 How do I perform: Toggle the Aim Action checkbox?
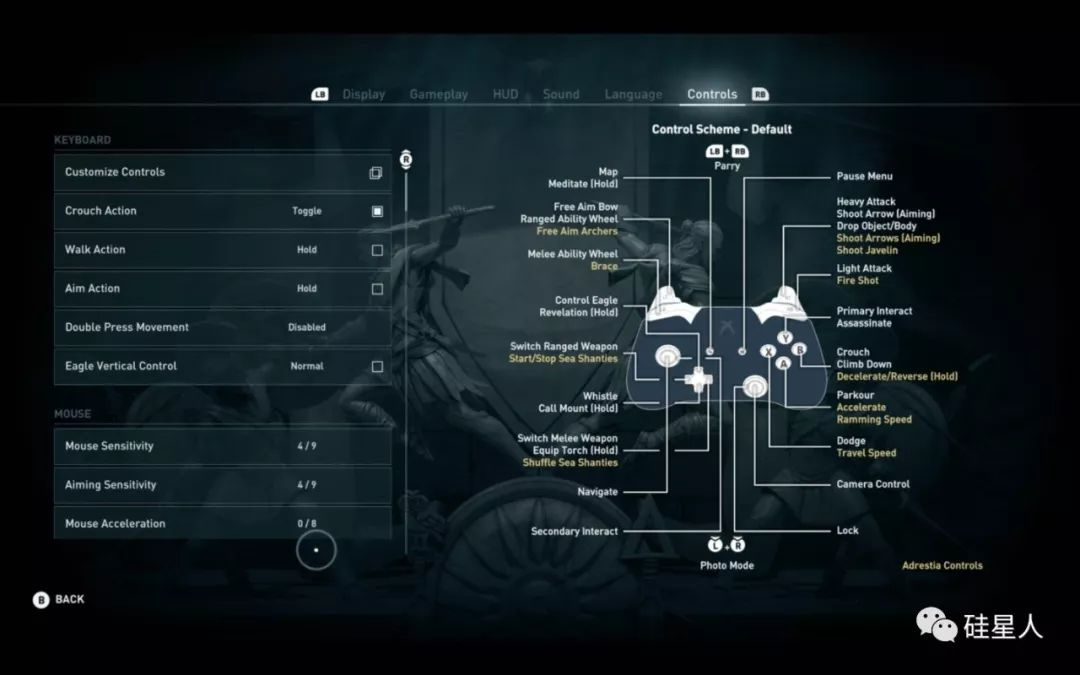click(x=377, y=289)
